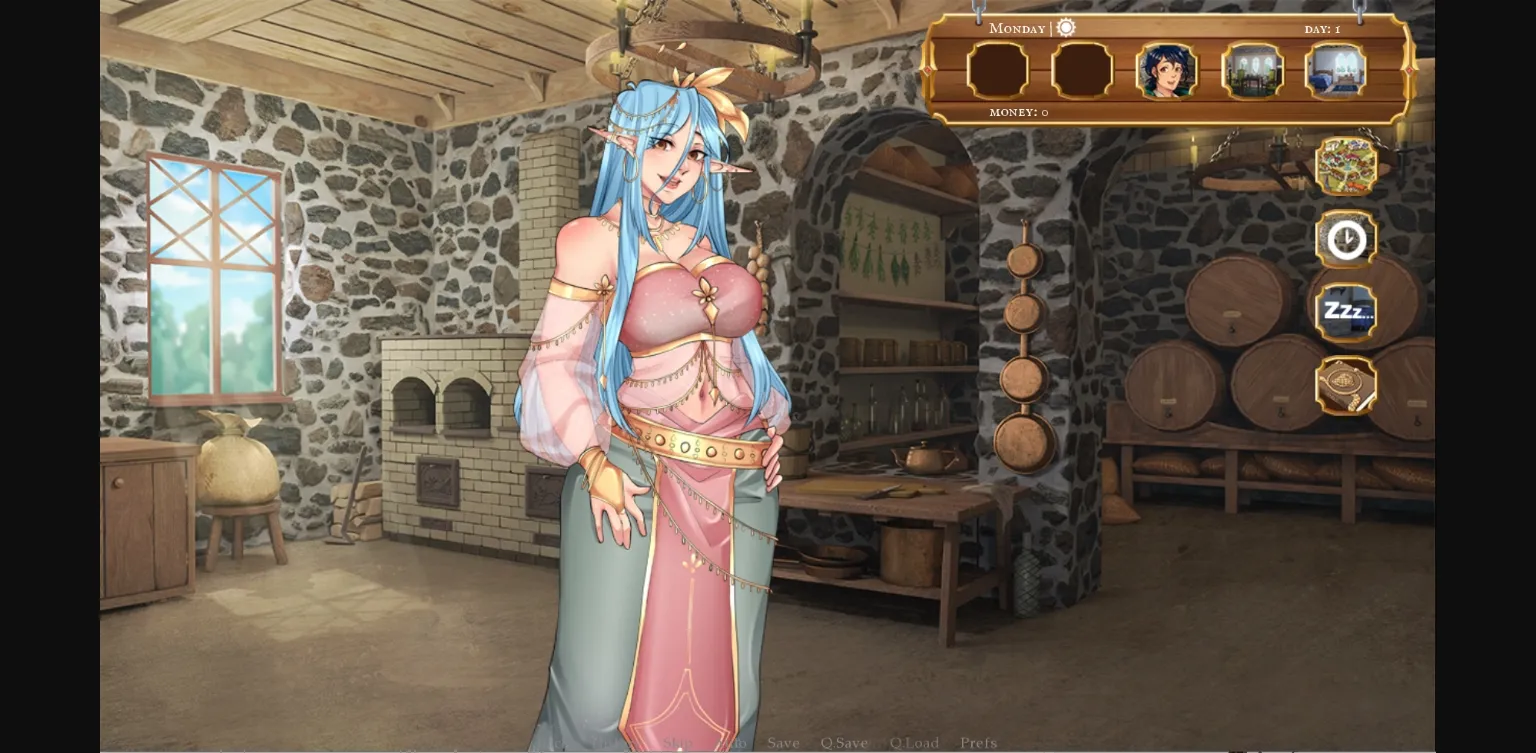Image resolution: width=1536 pixels, height=753 pixels.
Task: Open the Q.Load option
Action: click(x=912, y=743)
